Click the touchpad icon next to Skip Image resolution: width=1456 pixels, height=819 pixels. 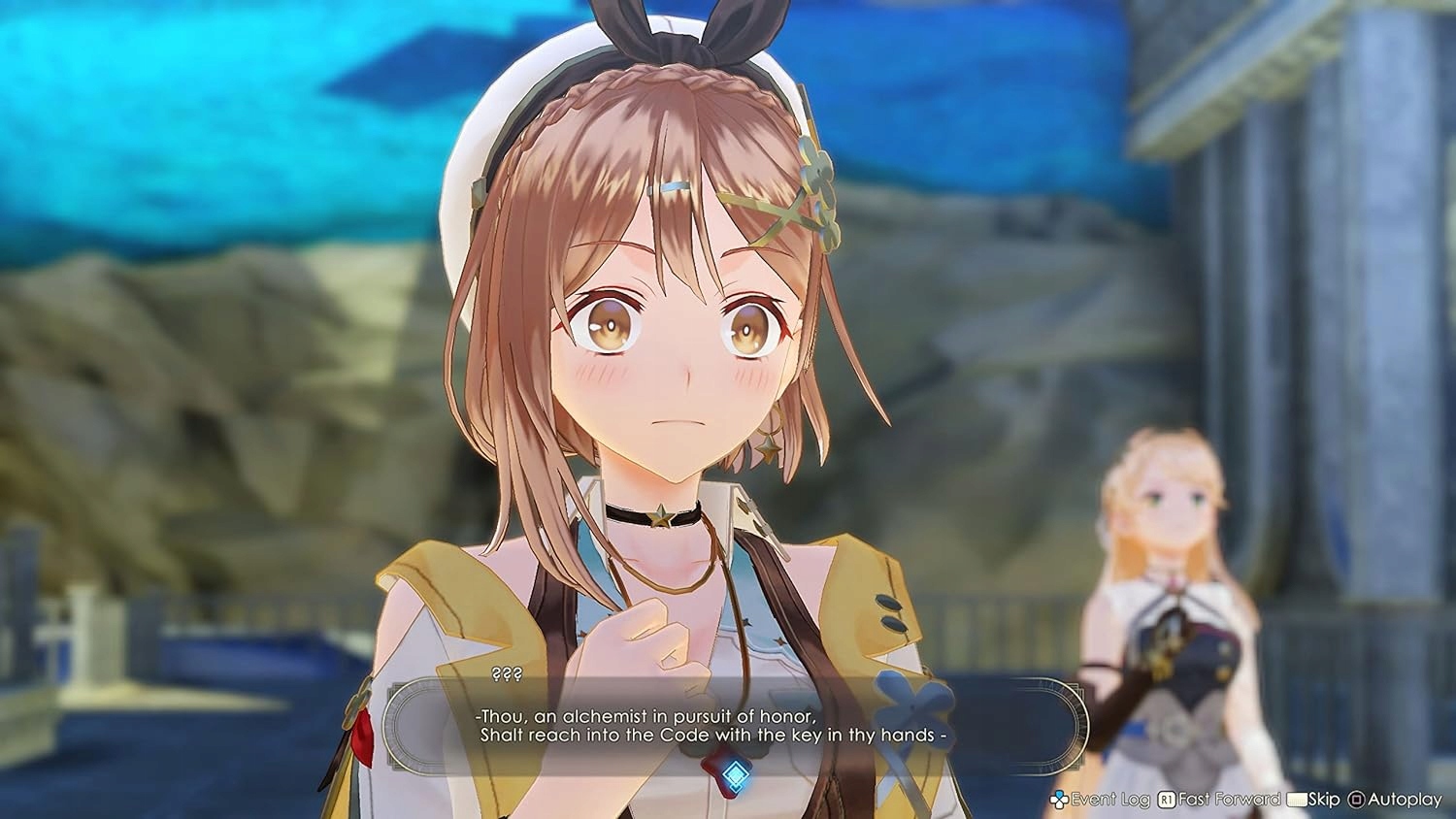[1297, 800]
